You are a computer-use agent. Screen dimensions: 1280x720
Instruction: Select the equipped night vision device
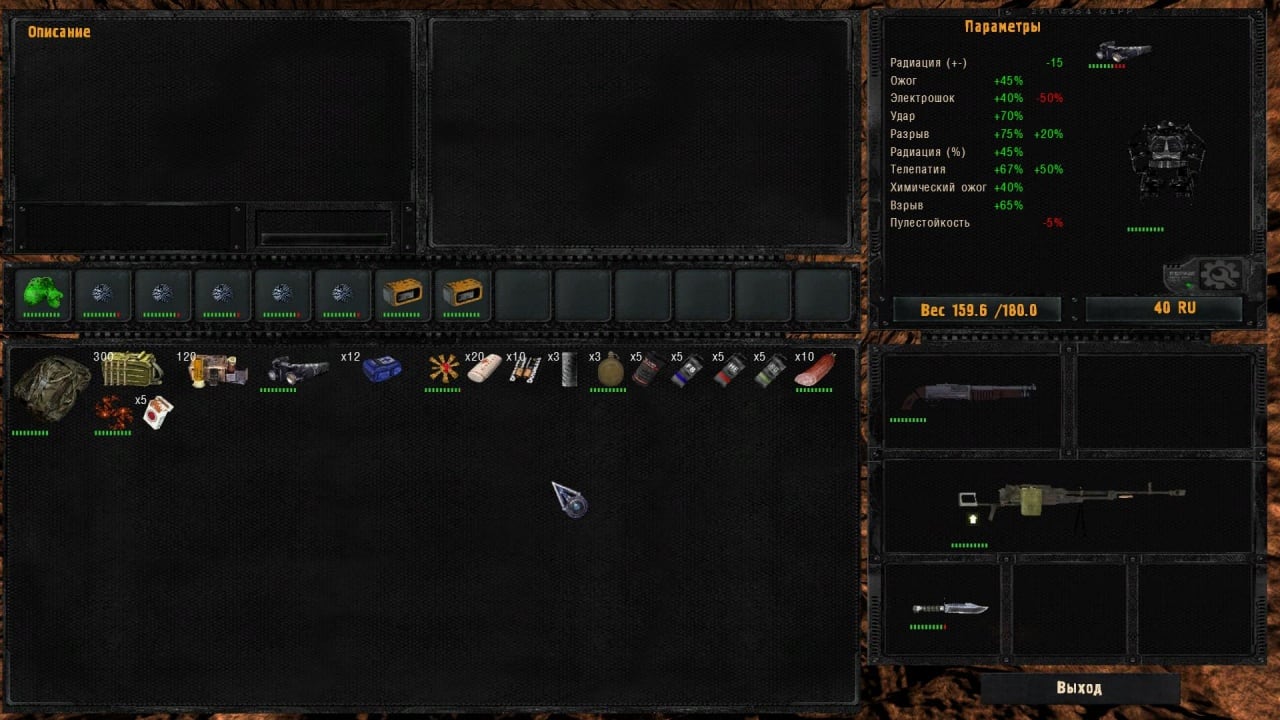tap(1123, 52)
